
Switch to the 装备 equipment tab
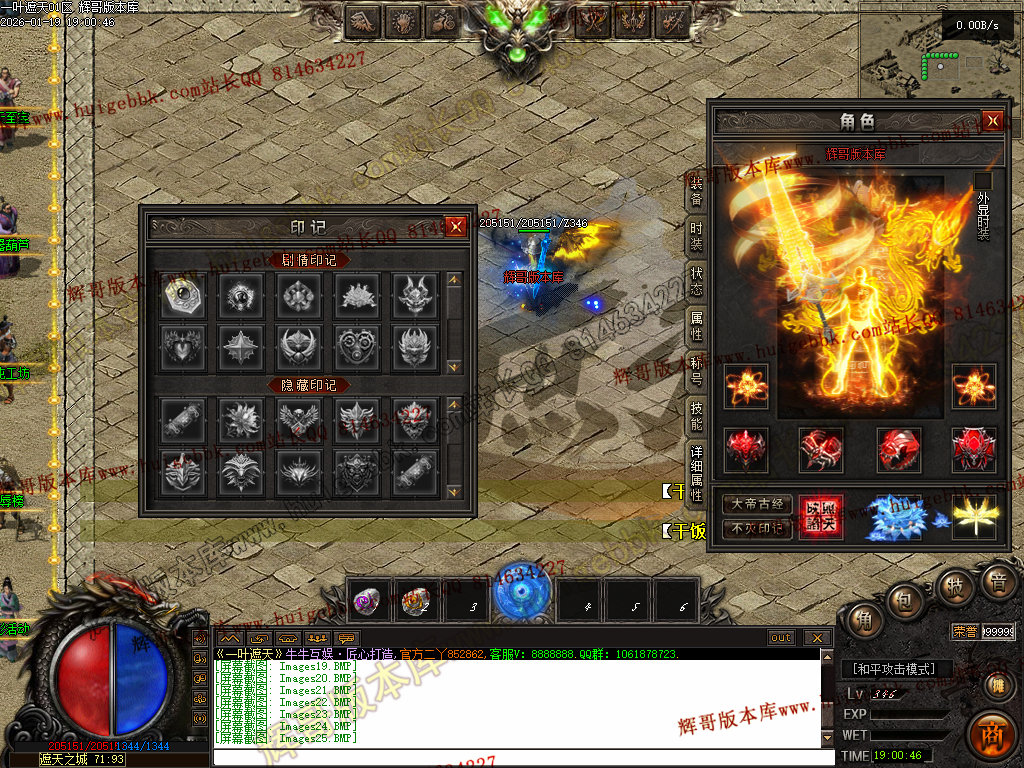(696, 190)
